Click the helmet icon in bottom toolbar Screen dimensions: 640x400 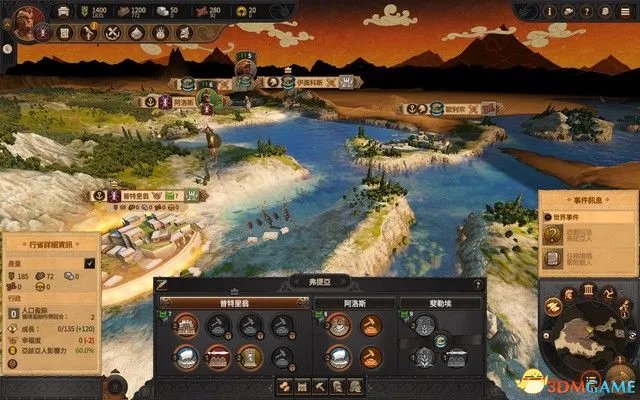337,385
